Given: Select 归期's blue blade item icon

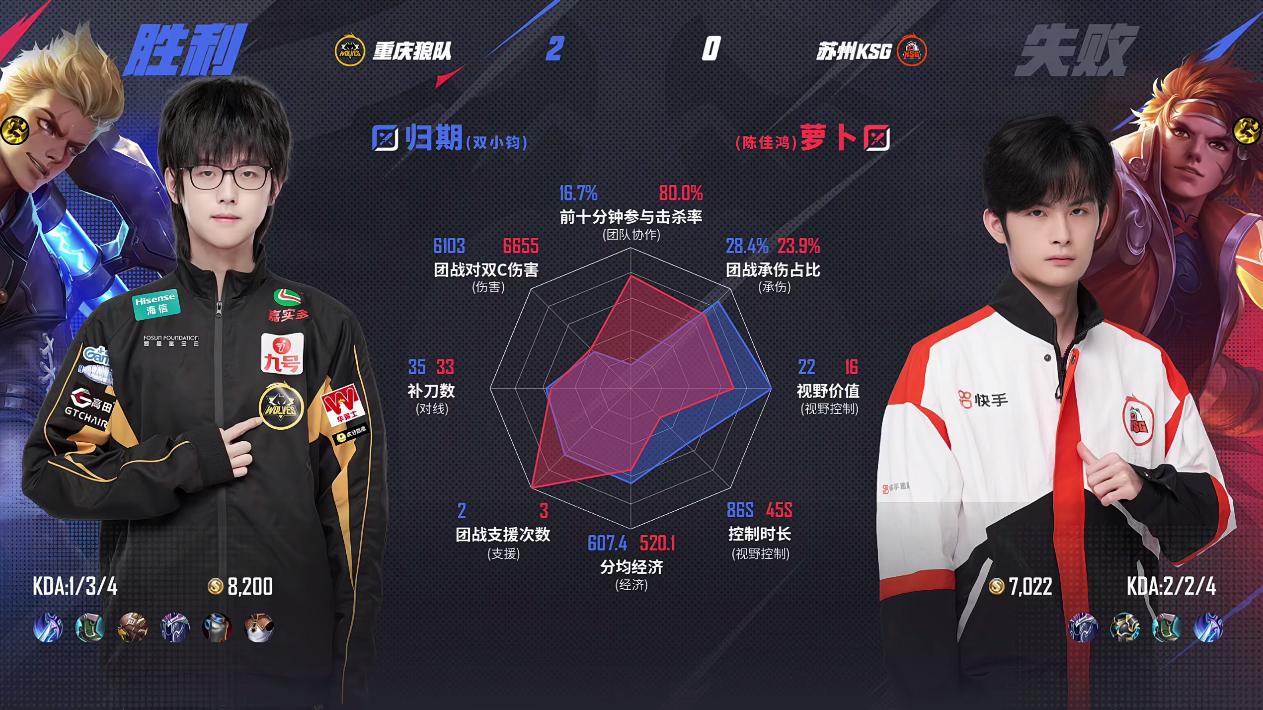Looking at the screenshot, I should pos(47,627).
